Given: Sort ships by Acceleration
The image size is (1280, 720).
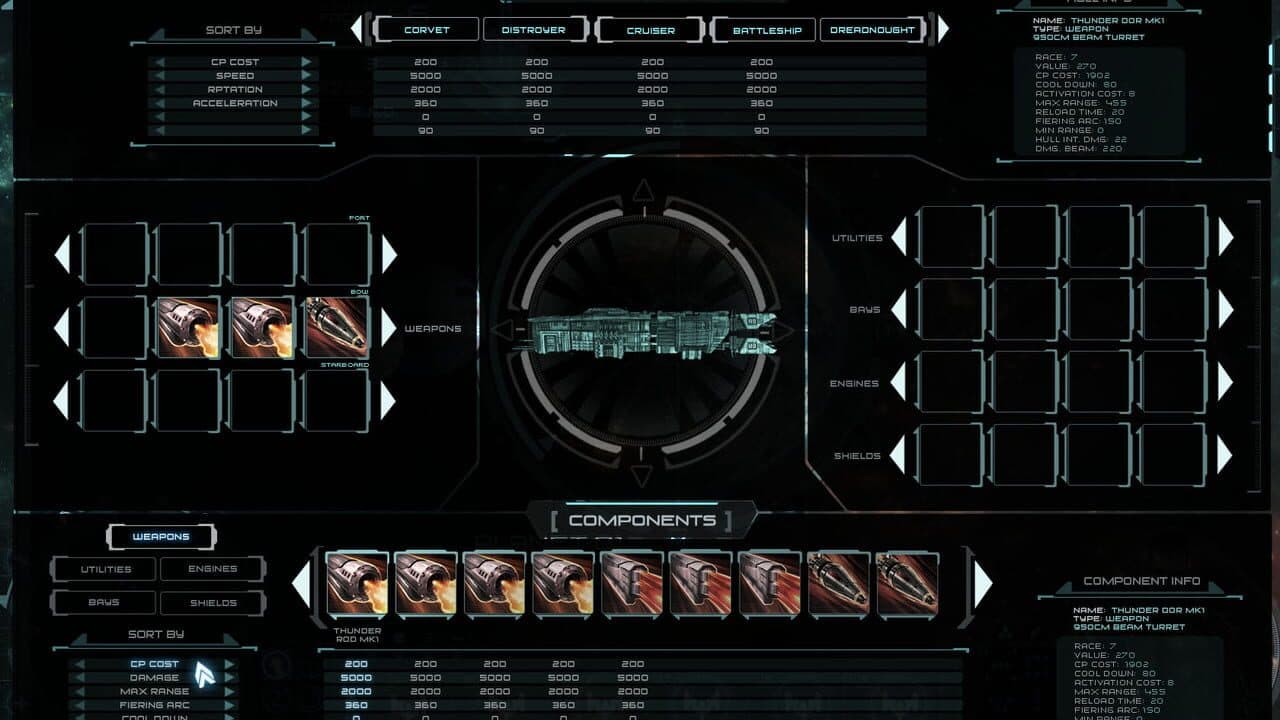Looking at the screenshot, I should (234, 103).
